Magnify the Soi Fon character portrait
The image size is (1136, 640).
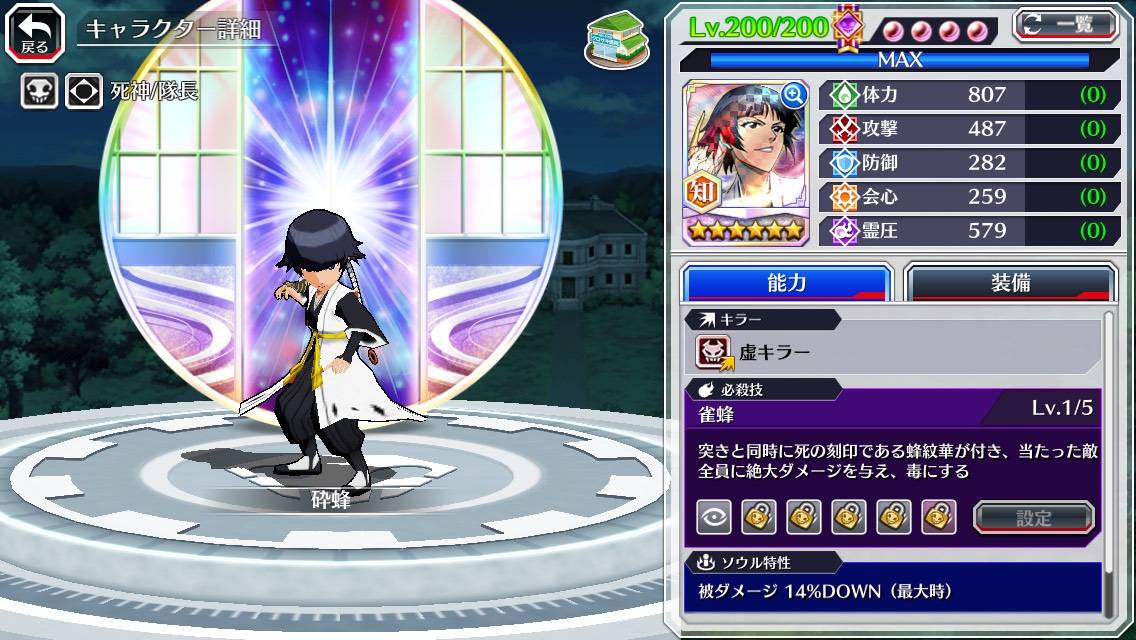pyautogui.click(x=794, y=95)
